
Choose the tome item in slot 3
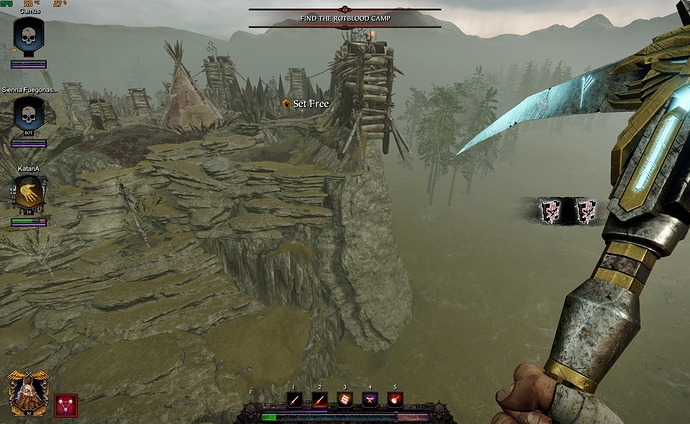click(345, 400)
